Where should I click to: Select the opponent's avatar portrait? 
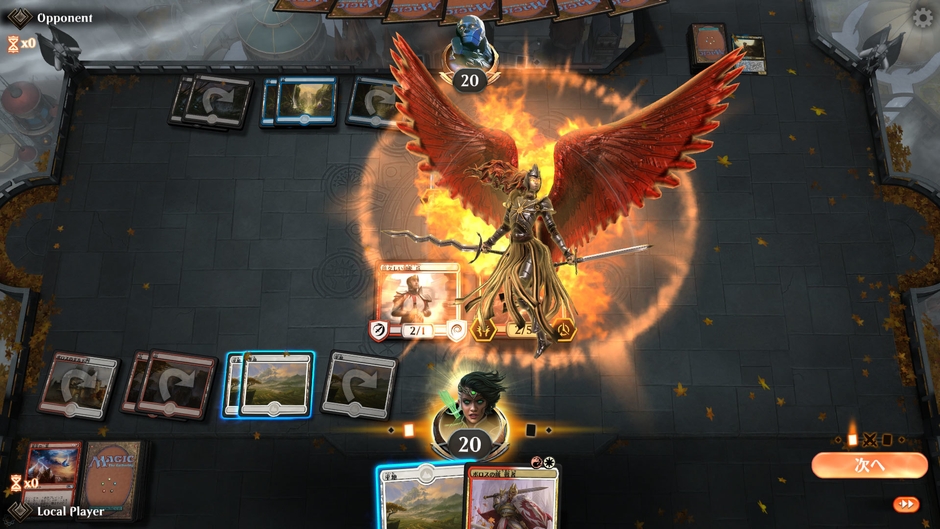click(x=469, y=44)
